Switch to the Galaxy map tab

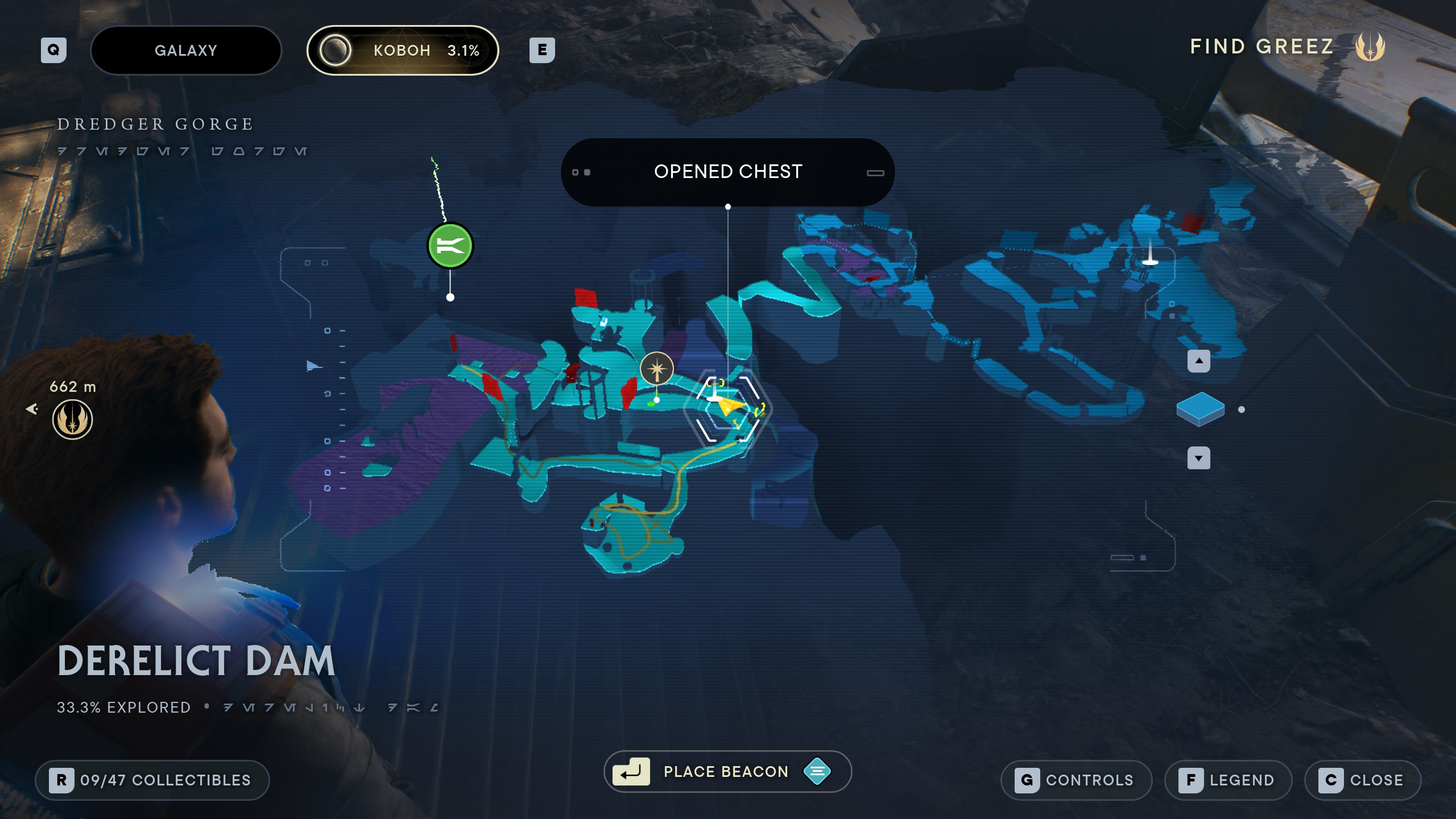(186, 50)
